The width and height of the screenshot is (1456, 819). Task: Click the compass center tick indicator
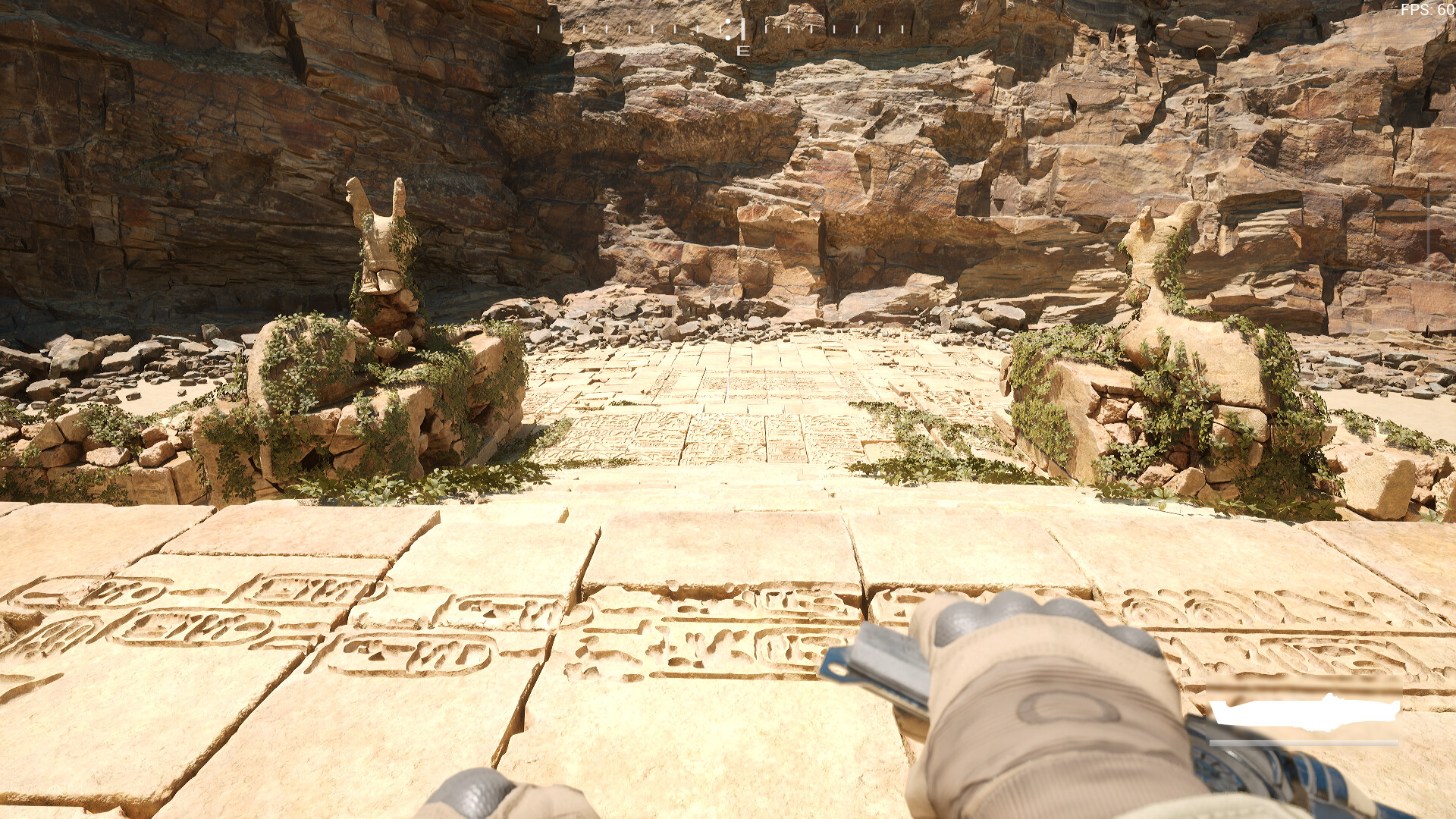tap(742, 29)
